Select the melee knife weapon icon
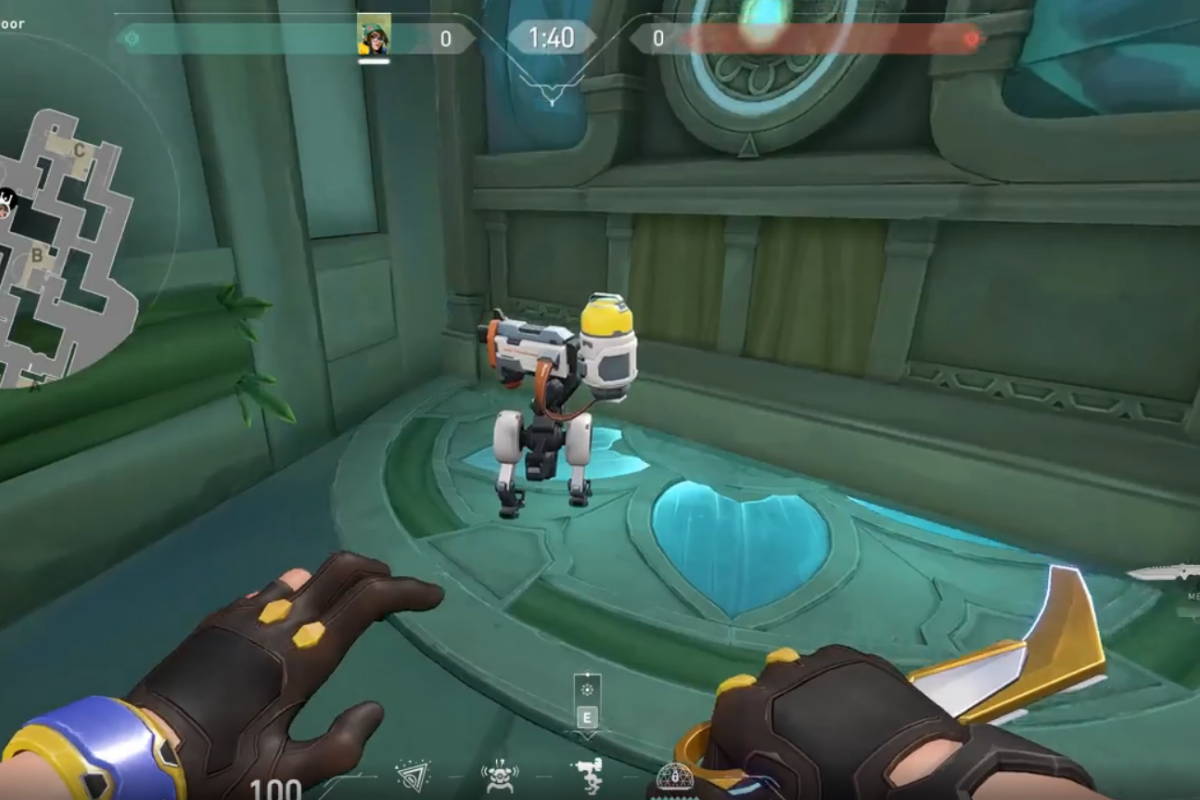This screenshot has height=800, width=1200. [1163, 573]
